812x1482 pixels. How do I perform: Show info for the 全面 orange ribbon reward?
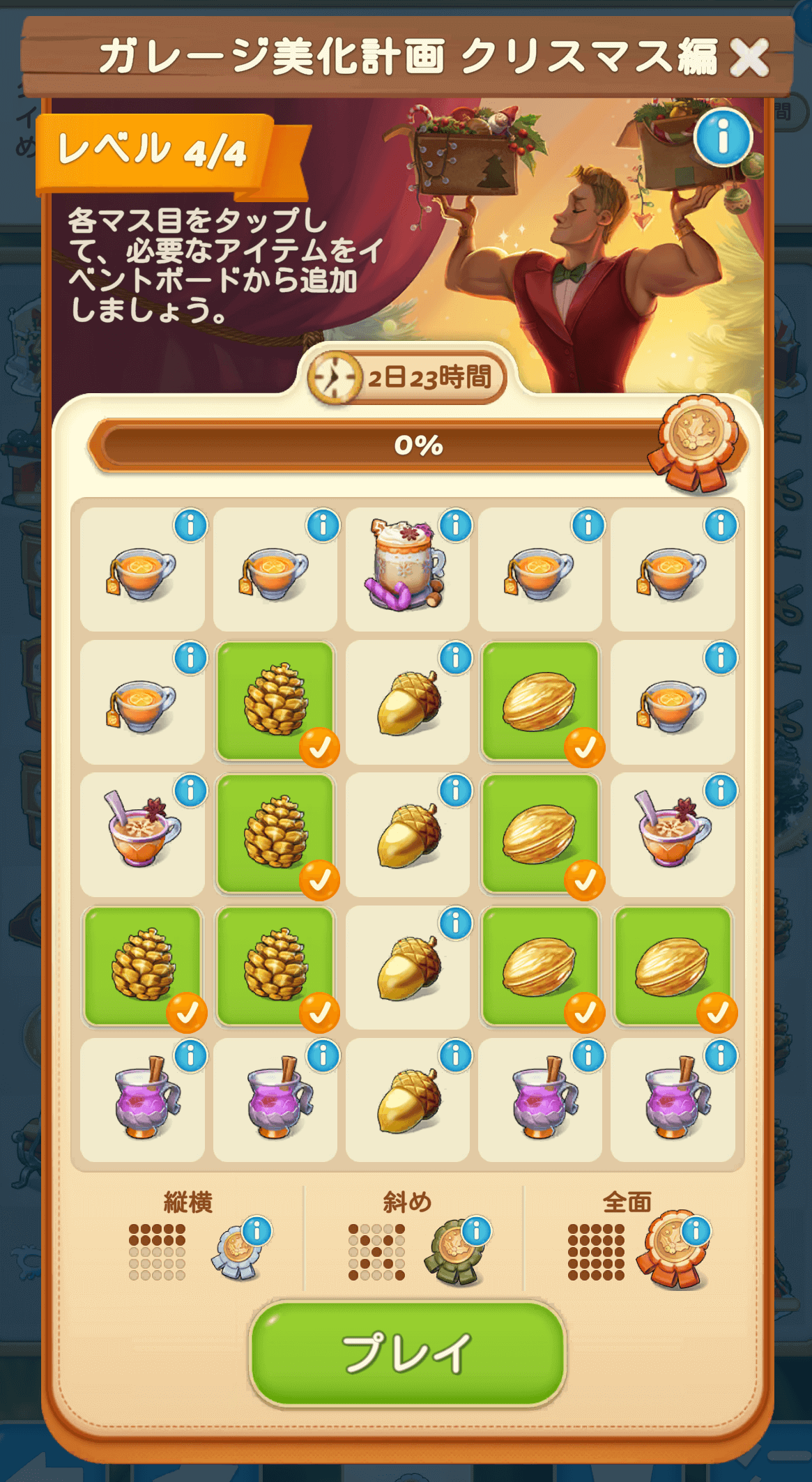(696, 1231)
